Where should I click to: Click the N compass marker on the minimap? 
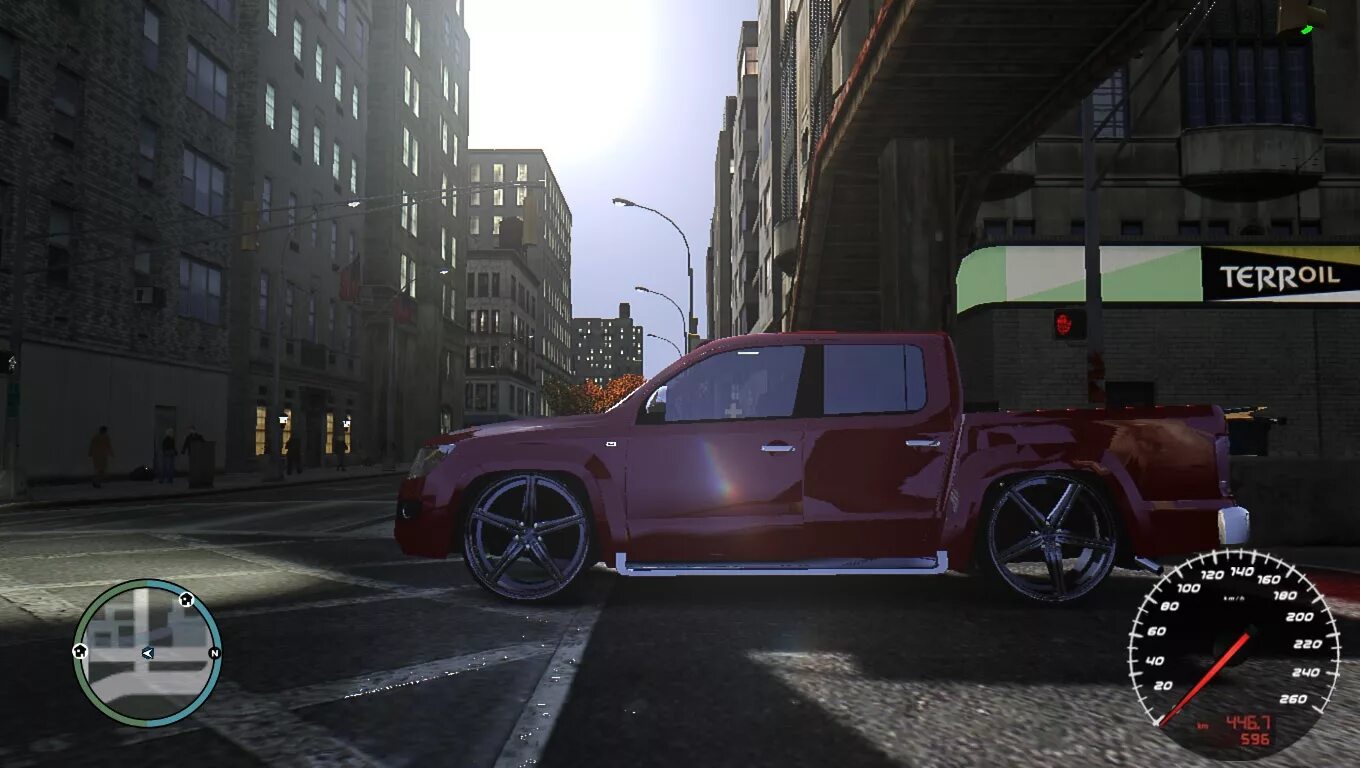(214, 654)
